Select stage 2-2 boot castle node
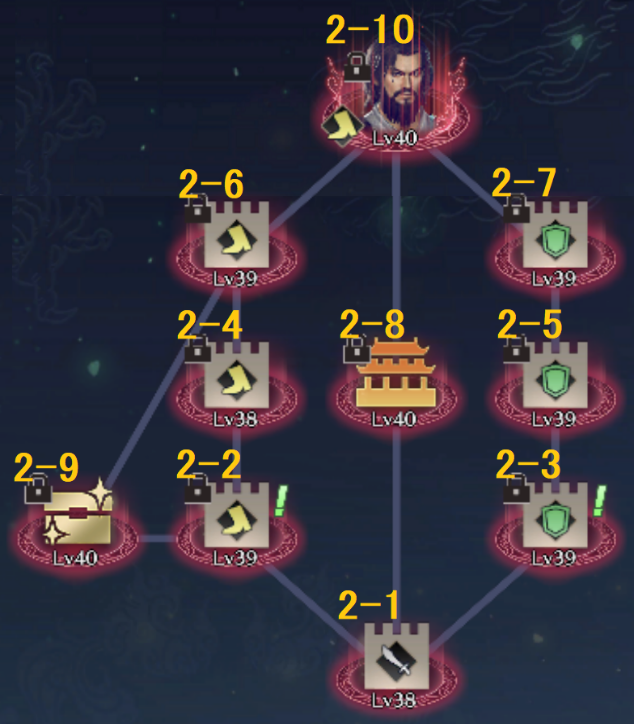 coord(237,520)
